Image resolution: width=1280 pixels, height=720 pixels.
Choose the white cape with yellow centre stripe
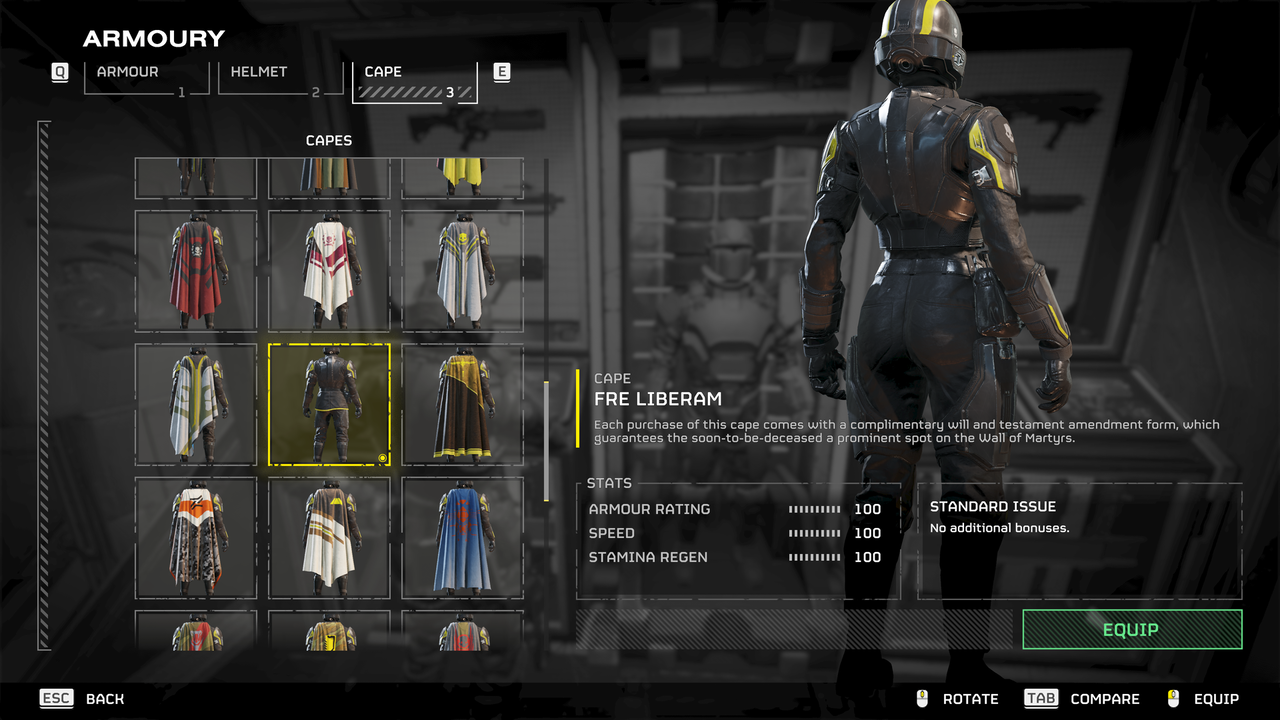[x=195, y=404]
